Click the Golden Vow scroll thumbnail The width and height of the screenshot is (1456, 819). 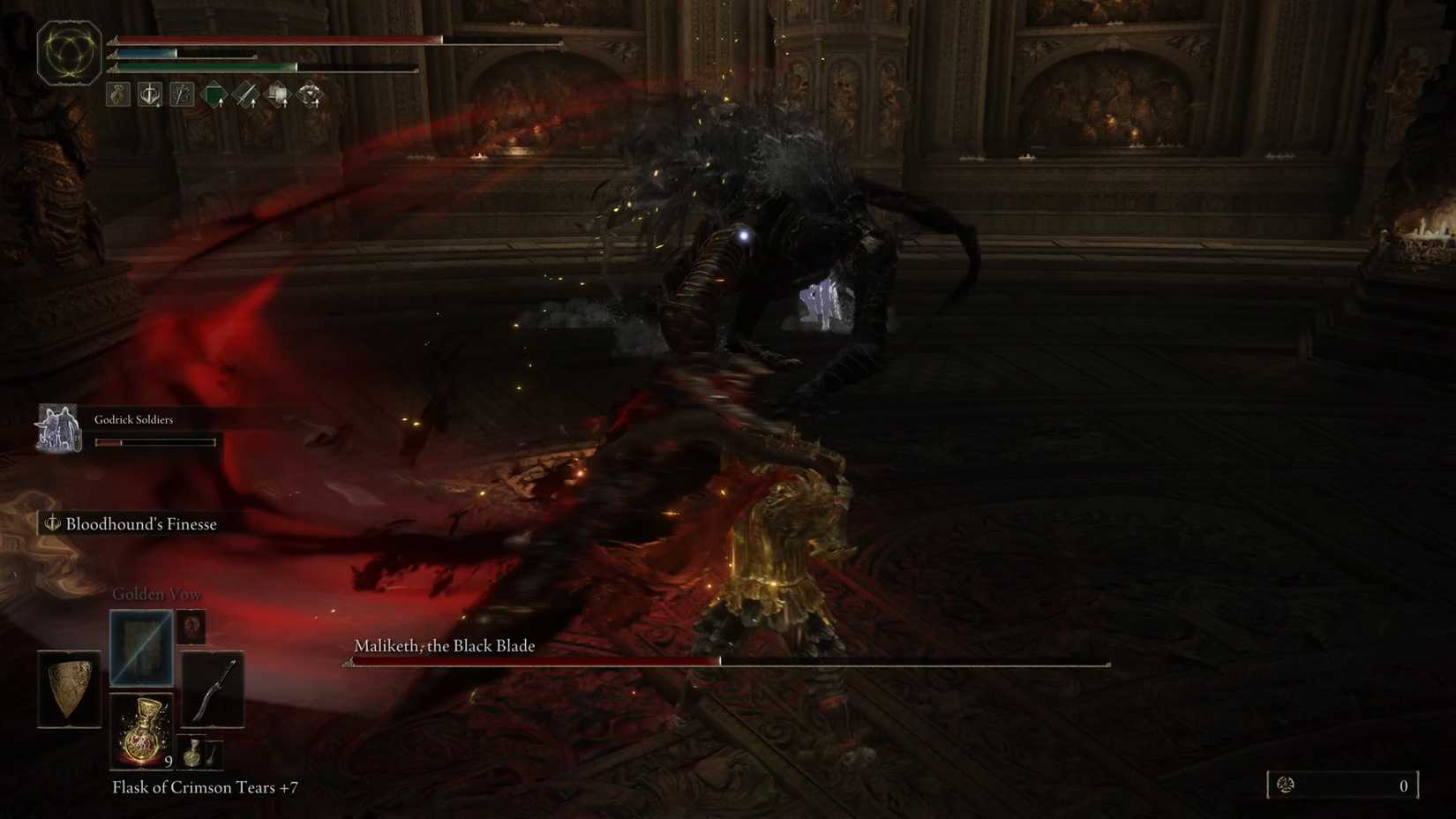pos(141,648)
